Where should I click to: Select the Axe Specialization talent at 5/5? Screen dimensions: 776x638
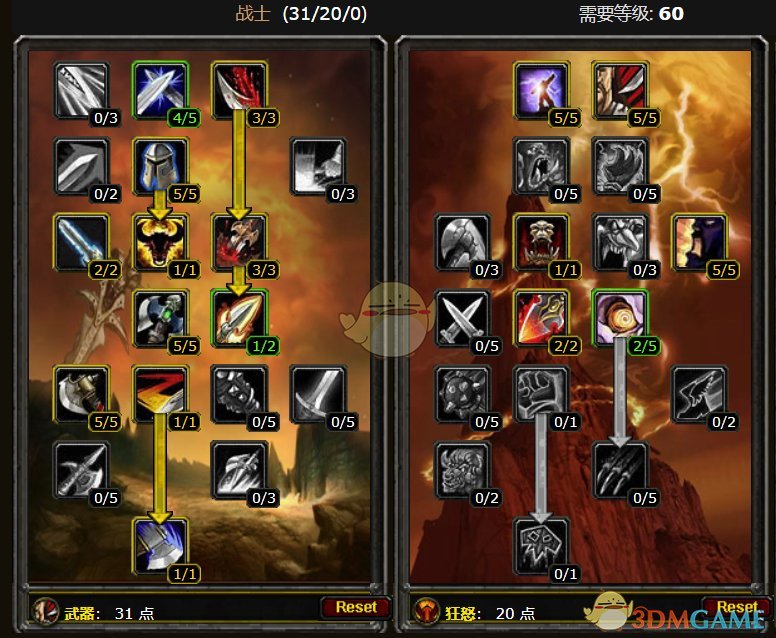pos(82,394)
